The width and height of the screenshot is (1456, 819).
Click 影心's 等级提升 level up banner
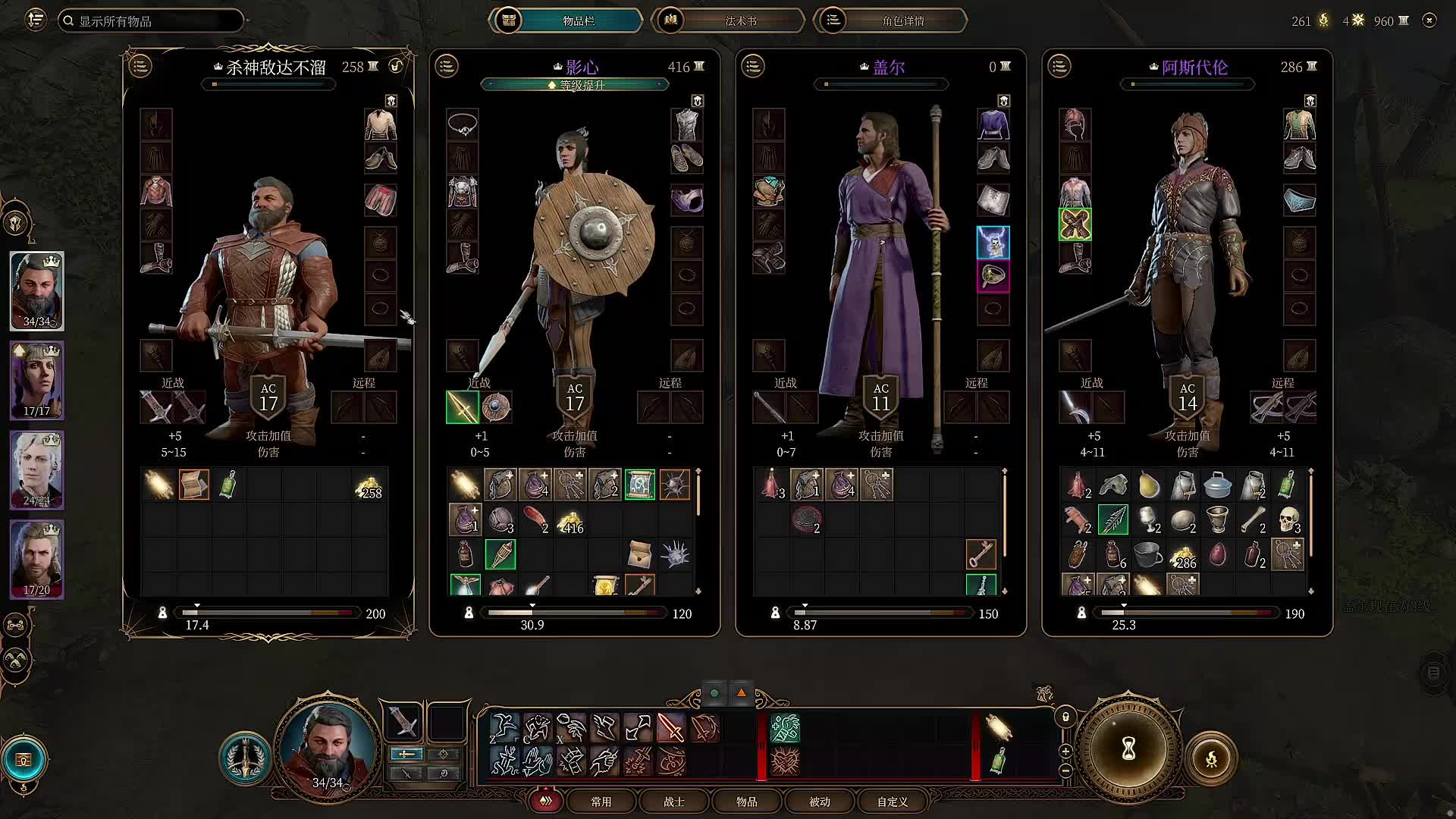[575, 85]
